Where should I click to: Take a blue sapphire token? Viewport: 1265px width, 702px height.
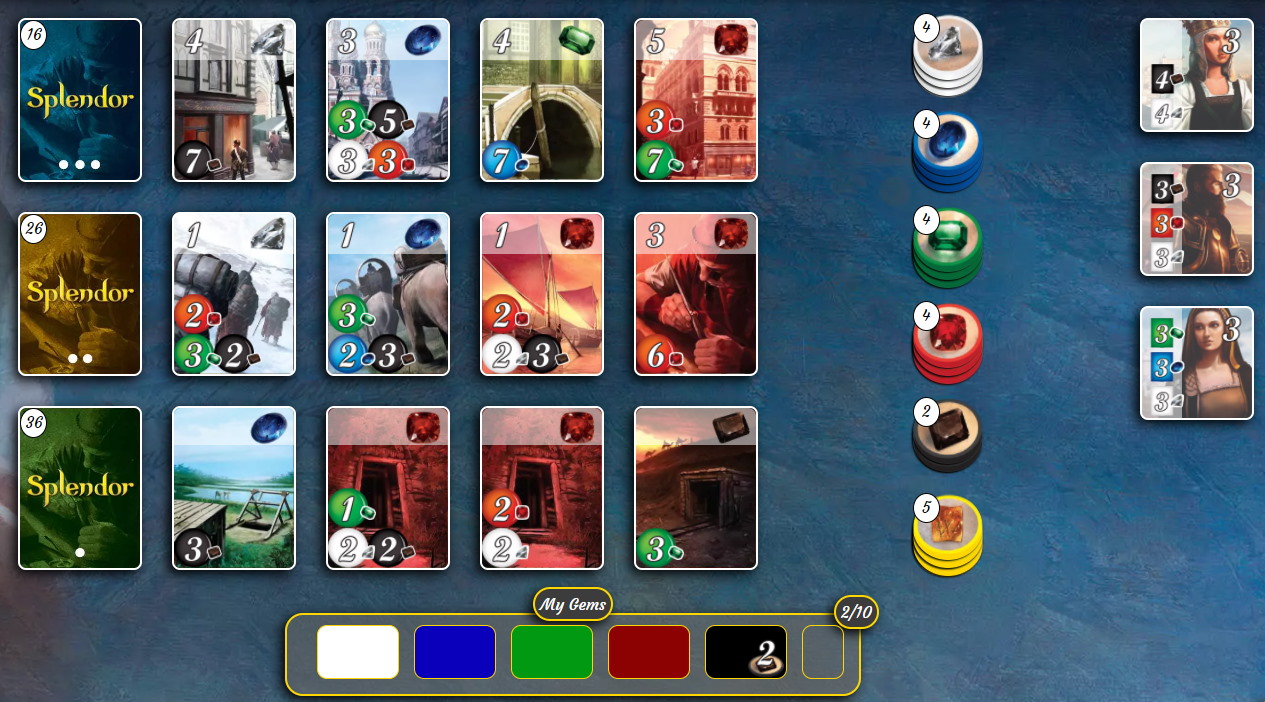pos(948,151)
